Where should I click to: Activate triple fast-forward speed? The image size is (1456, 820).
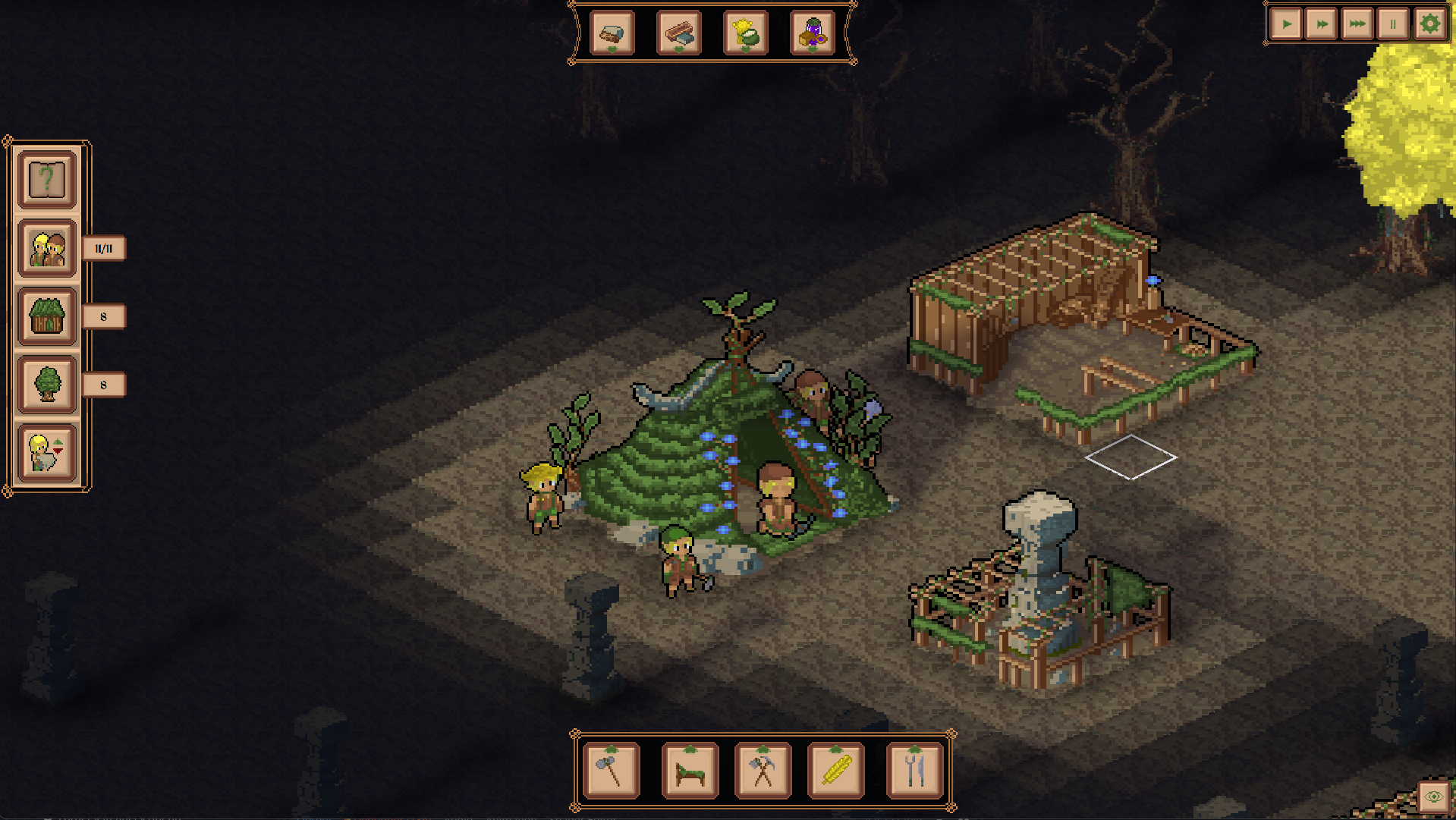(x=1357, y=24)
